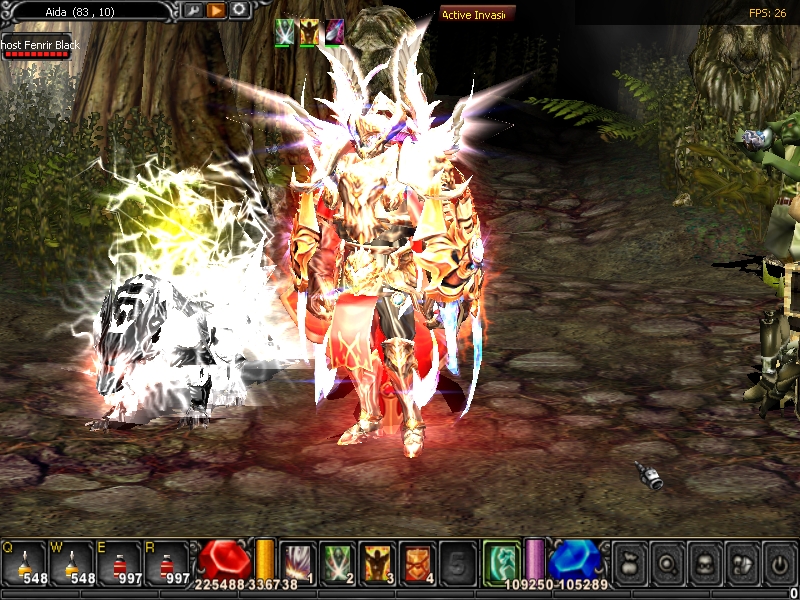Use the Q slot yellow potion
The width and height of the screenshot is (800, 600).
(x=24, y=563)
